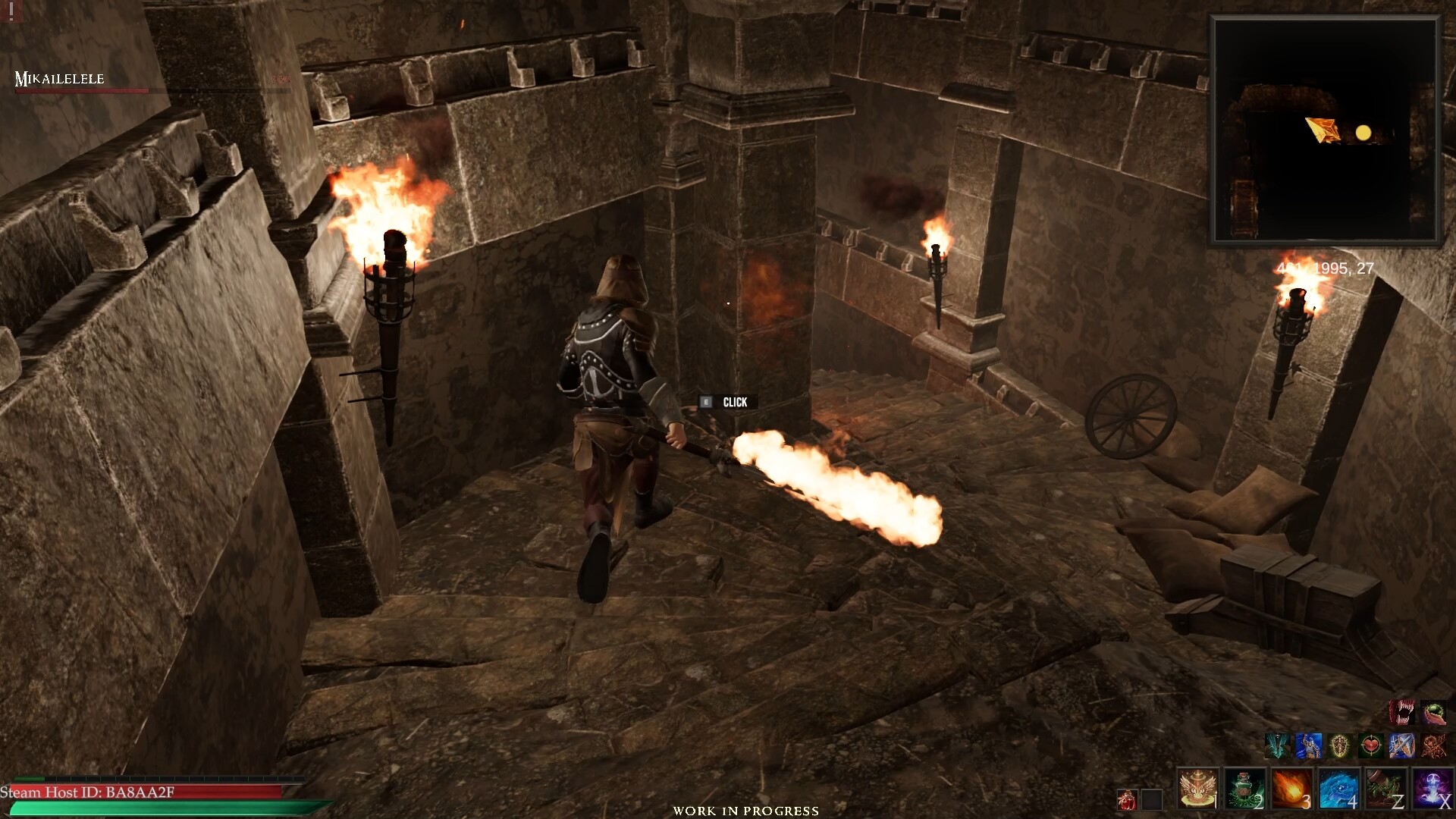Select the red health potion in the consumable slot
The image size is (1456, 819).
(x=1127, y=801)
